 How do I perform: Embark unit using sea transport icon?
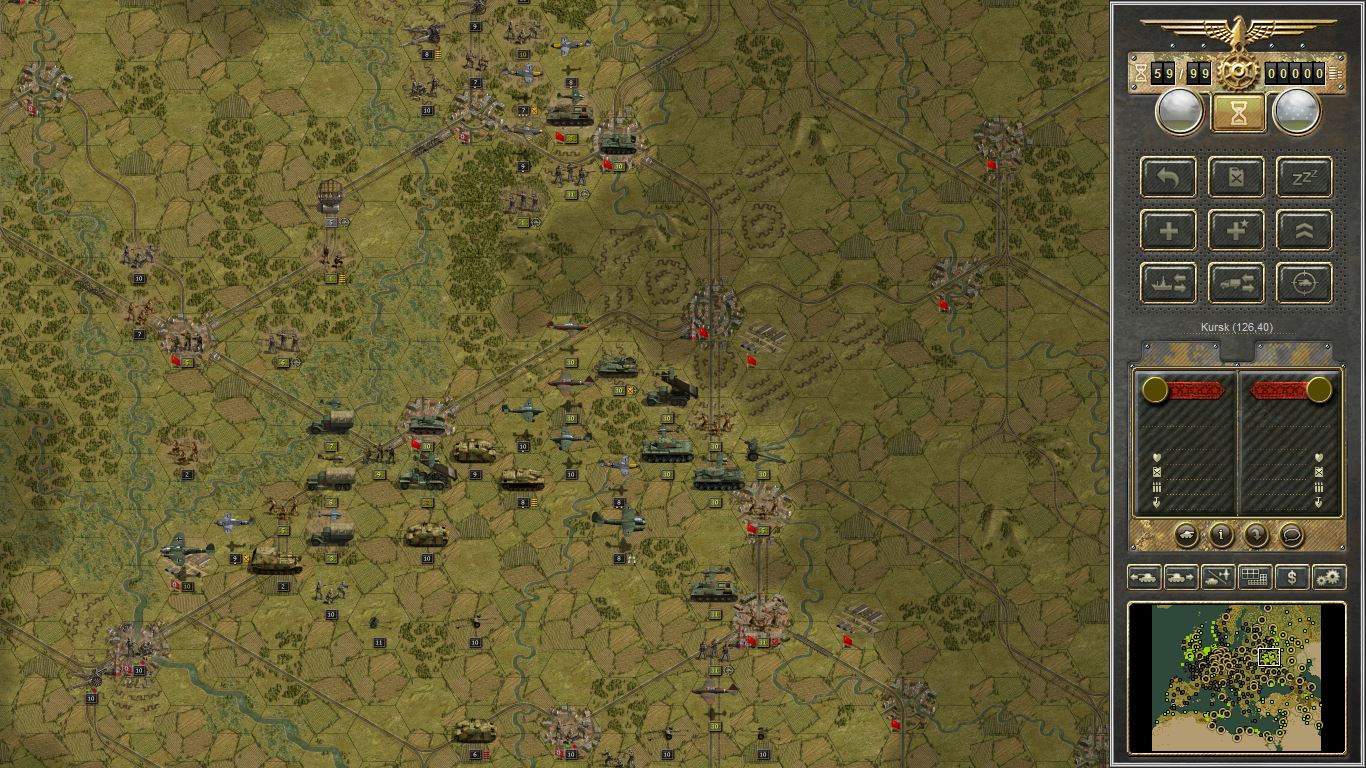click(x=1169, y=283)
